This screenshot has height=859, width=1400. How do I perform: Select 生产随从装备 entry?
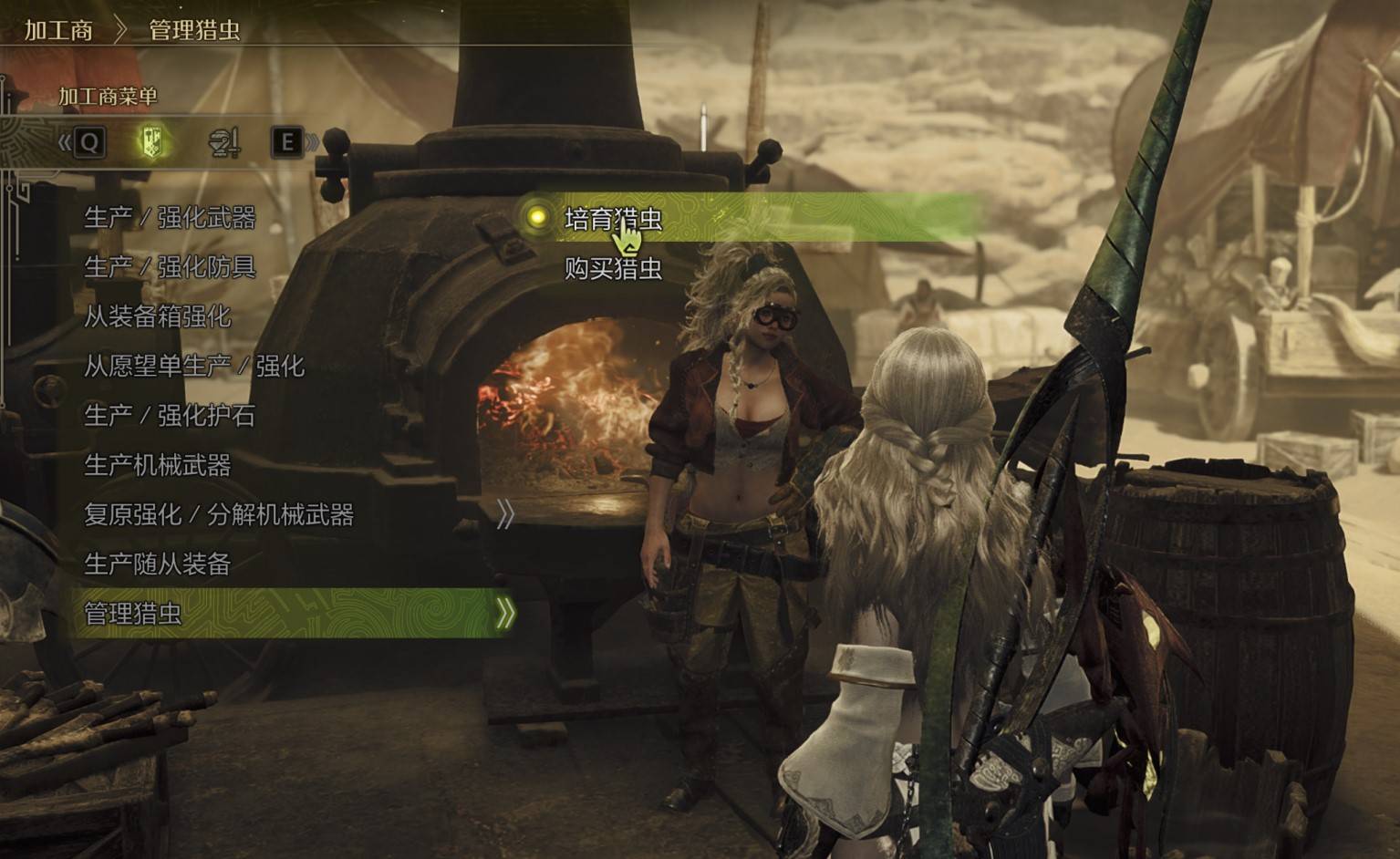158,564
